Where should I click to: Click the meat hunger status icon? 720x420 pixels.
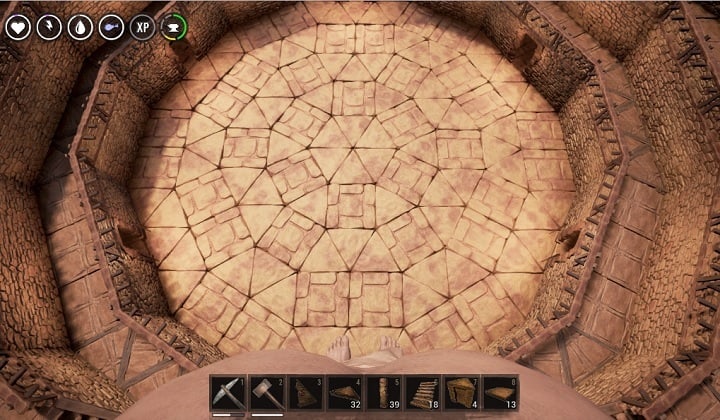tap(111, 27)
